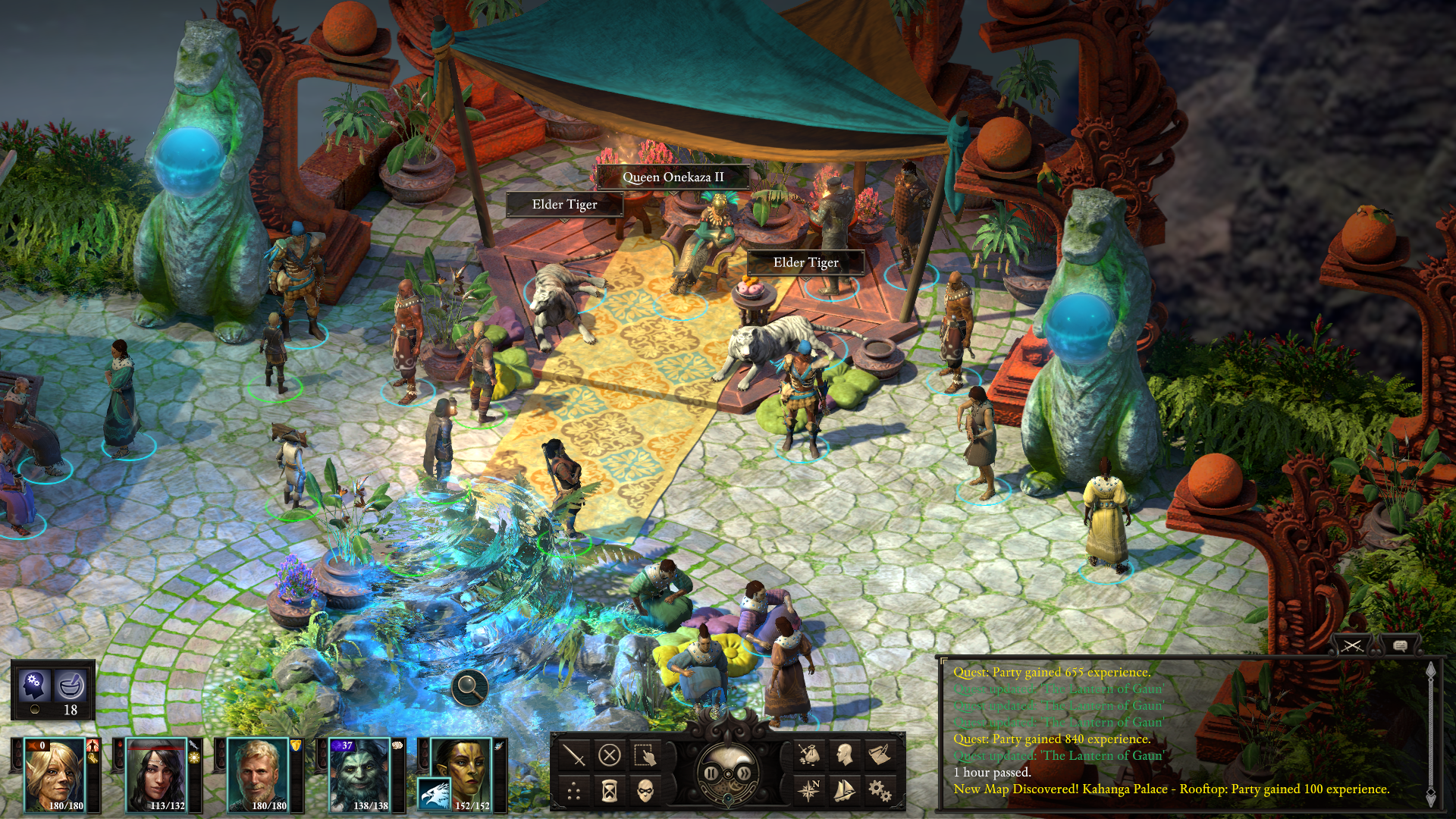The image size is (1456, 819).
Task: Pause the game on the central dial
Action: tap(711, 773)
